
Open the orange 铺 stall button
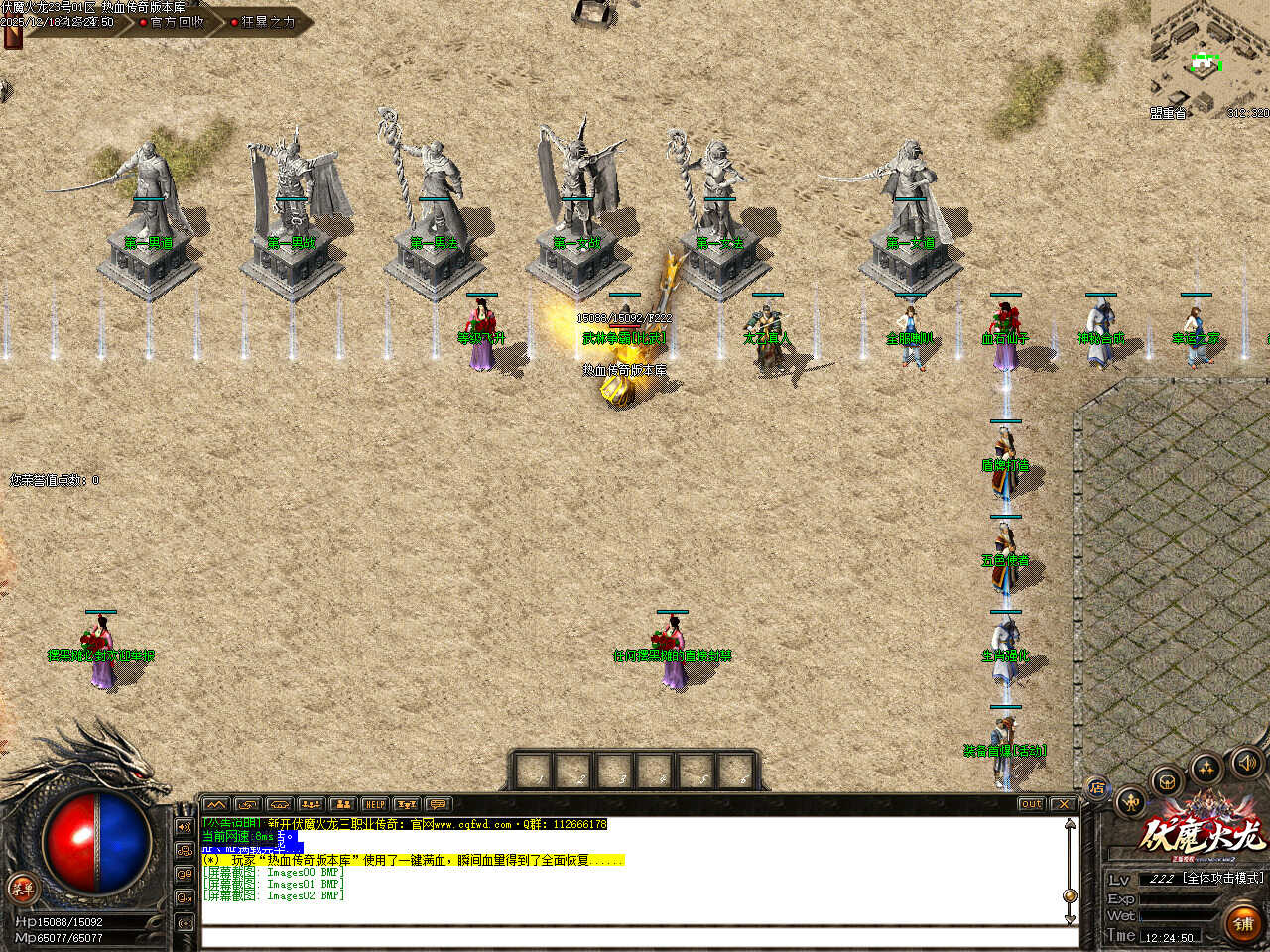pos(1243,923)
